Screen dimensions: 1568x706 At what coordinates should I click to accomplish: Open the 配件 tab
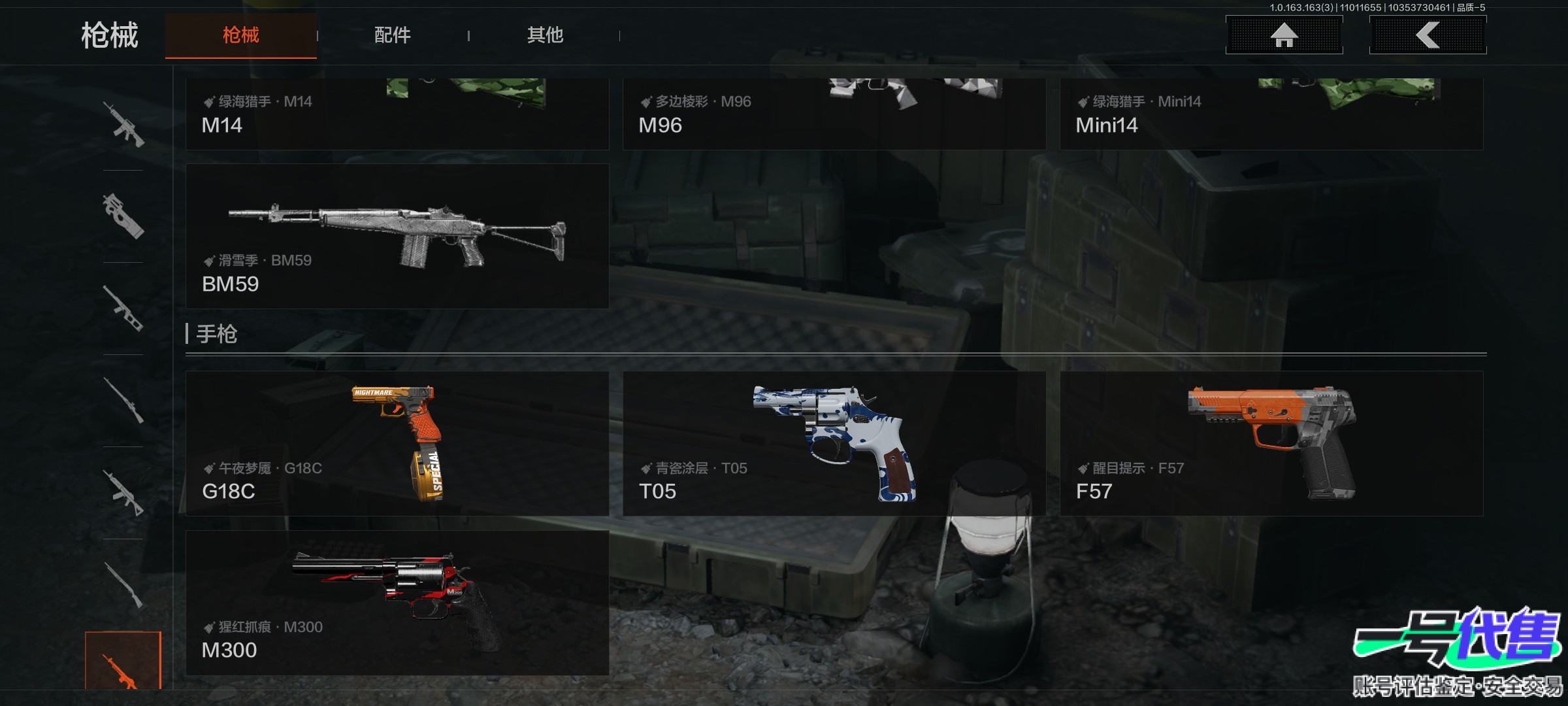pos(392,35)
